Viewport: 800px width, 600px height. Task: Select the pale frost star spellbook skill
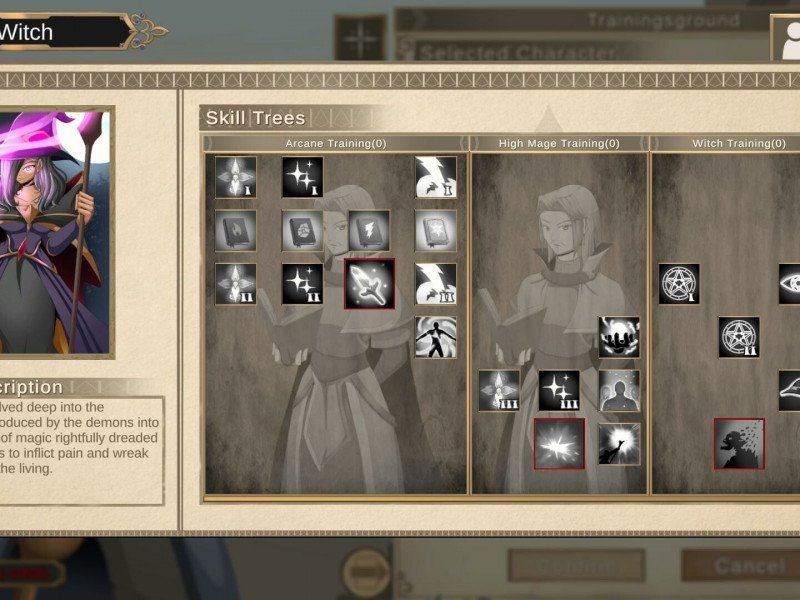436,230
